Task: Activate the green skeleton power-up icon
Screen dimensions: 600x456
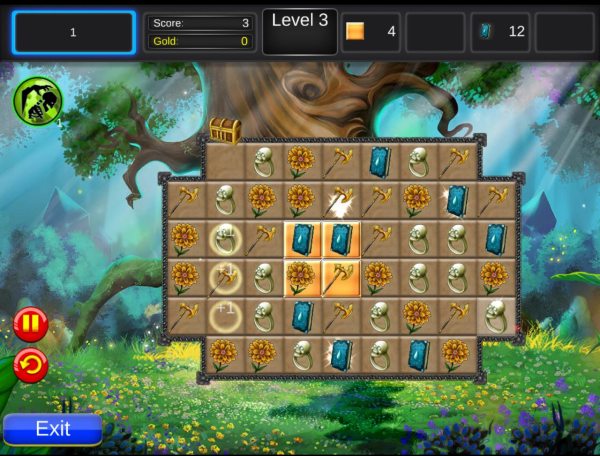Action: click(38, 101)
